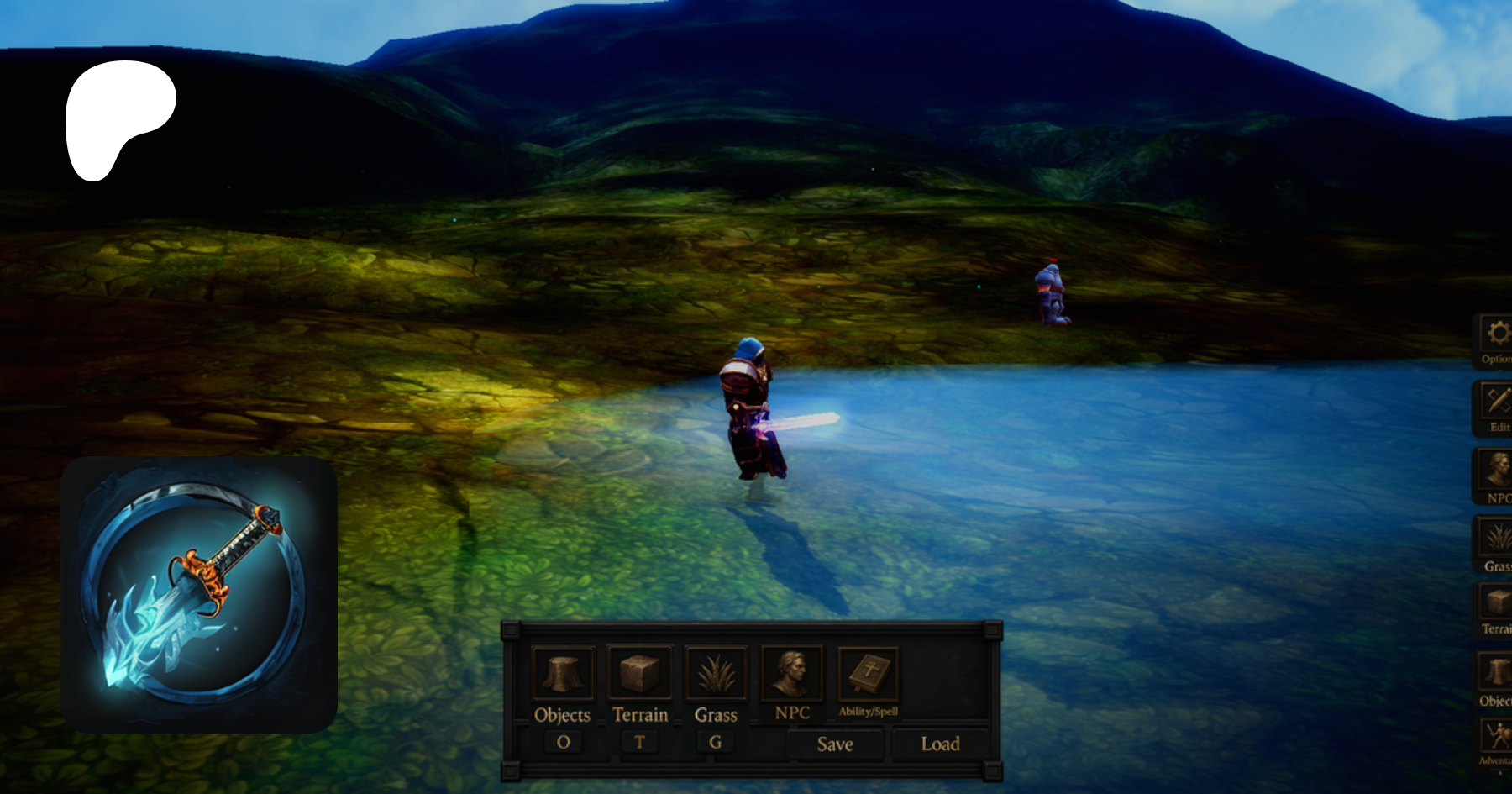
Task: Open the icy sword game icon thumbnail
Action: point(199,594)
